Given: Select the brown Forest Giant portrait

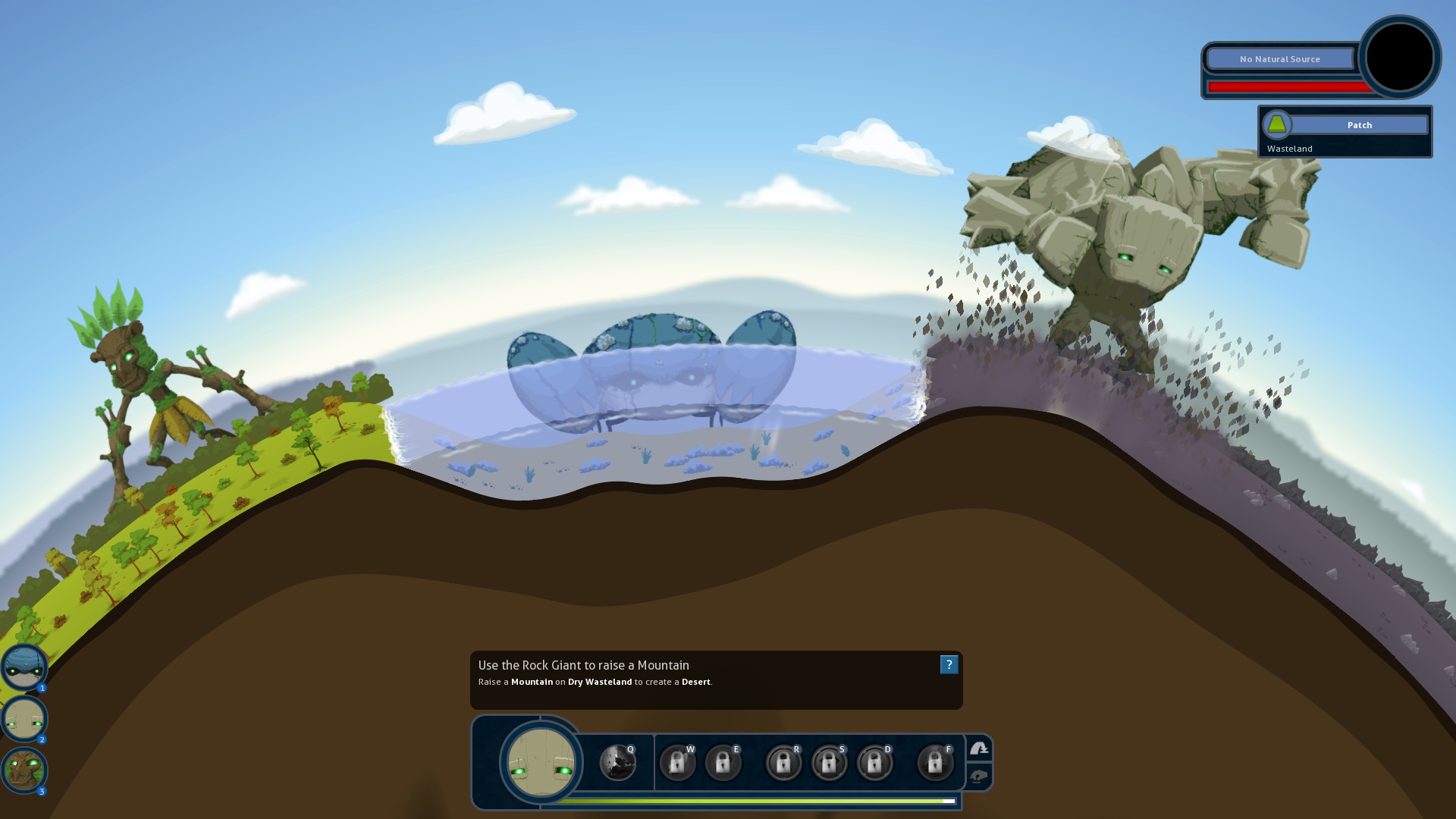Looking at the screenshot, I should click(24, 770).
